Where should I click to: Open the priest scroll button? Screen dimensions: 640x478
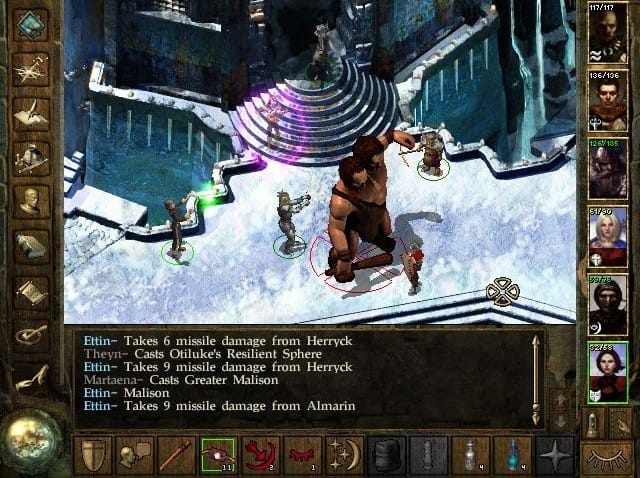click(x=31, y=292)
